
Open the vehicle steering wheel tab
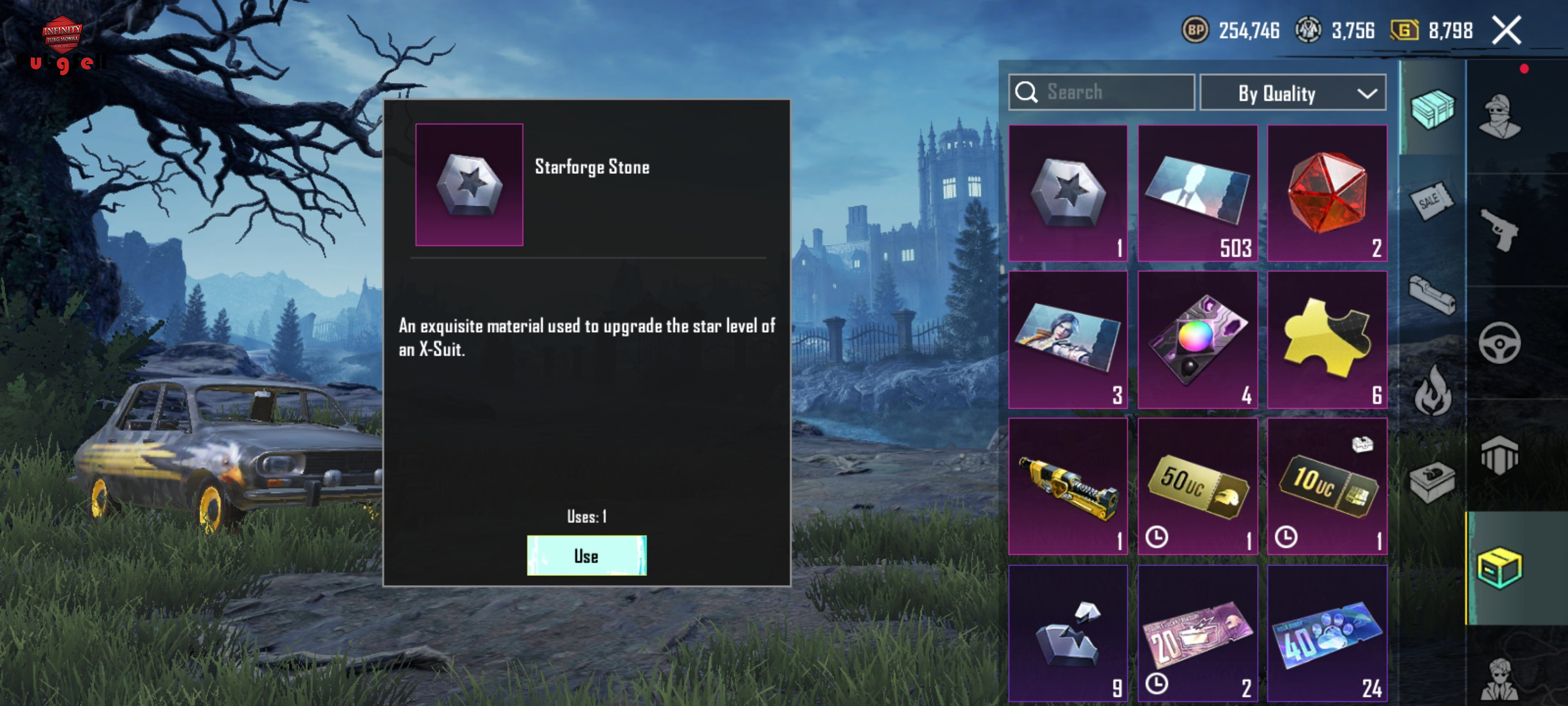tap(1500, 343)
